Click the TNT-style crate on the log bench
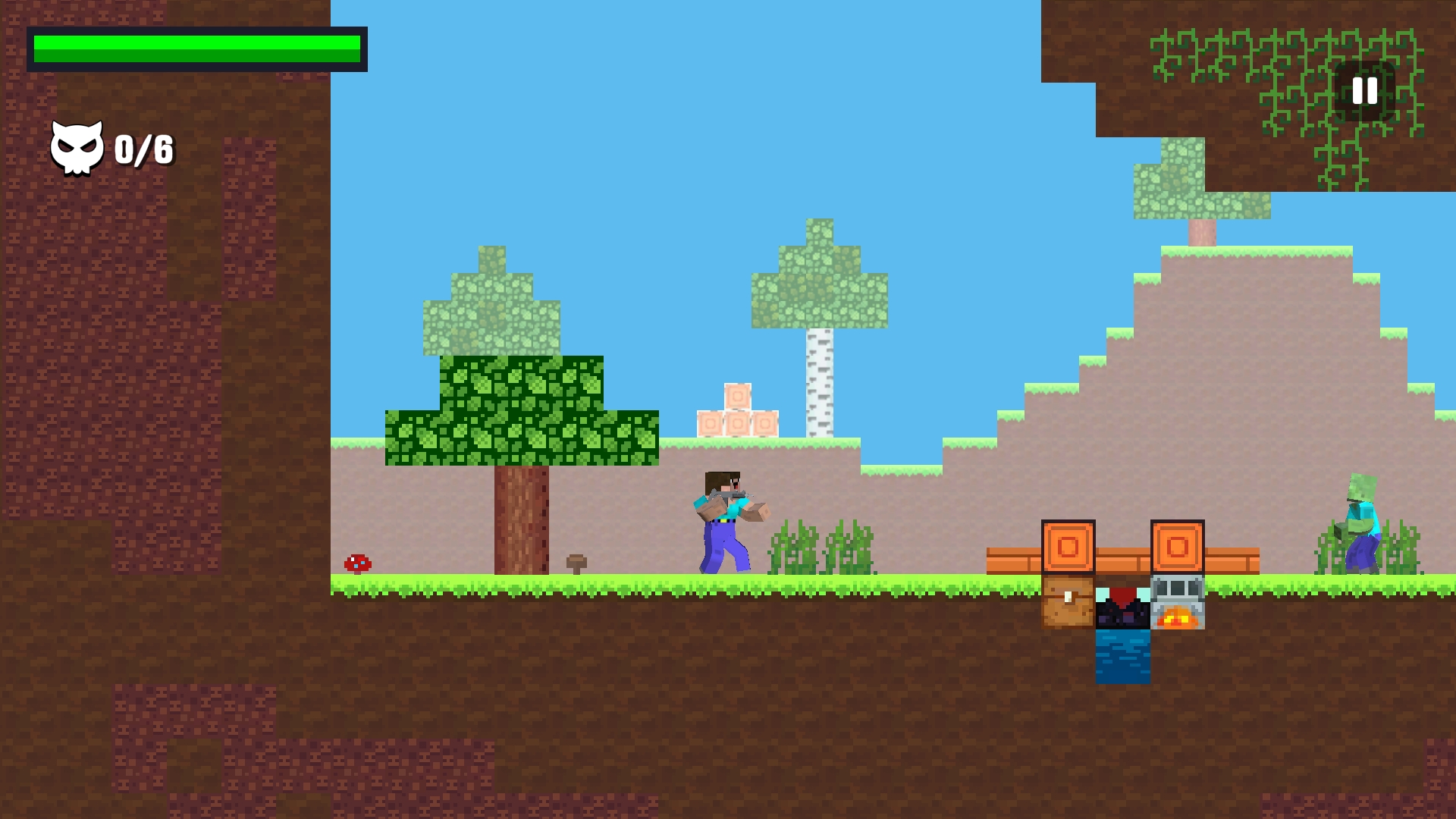1456x819 pixels. [x=1069, y=547]
